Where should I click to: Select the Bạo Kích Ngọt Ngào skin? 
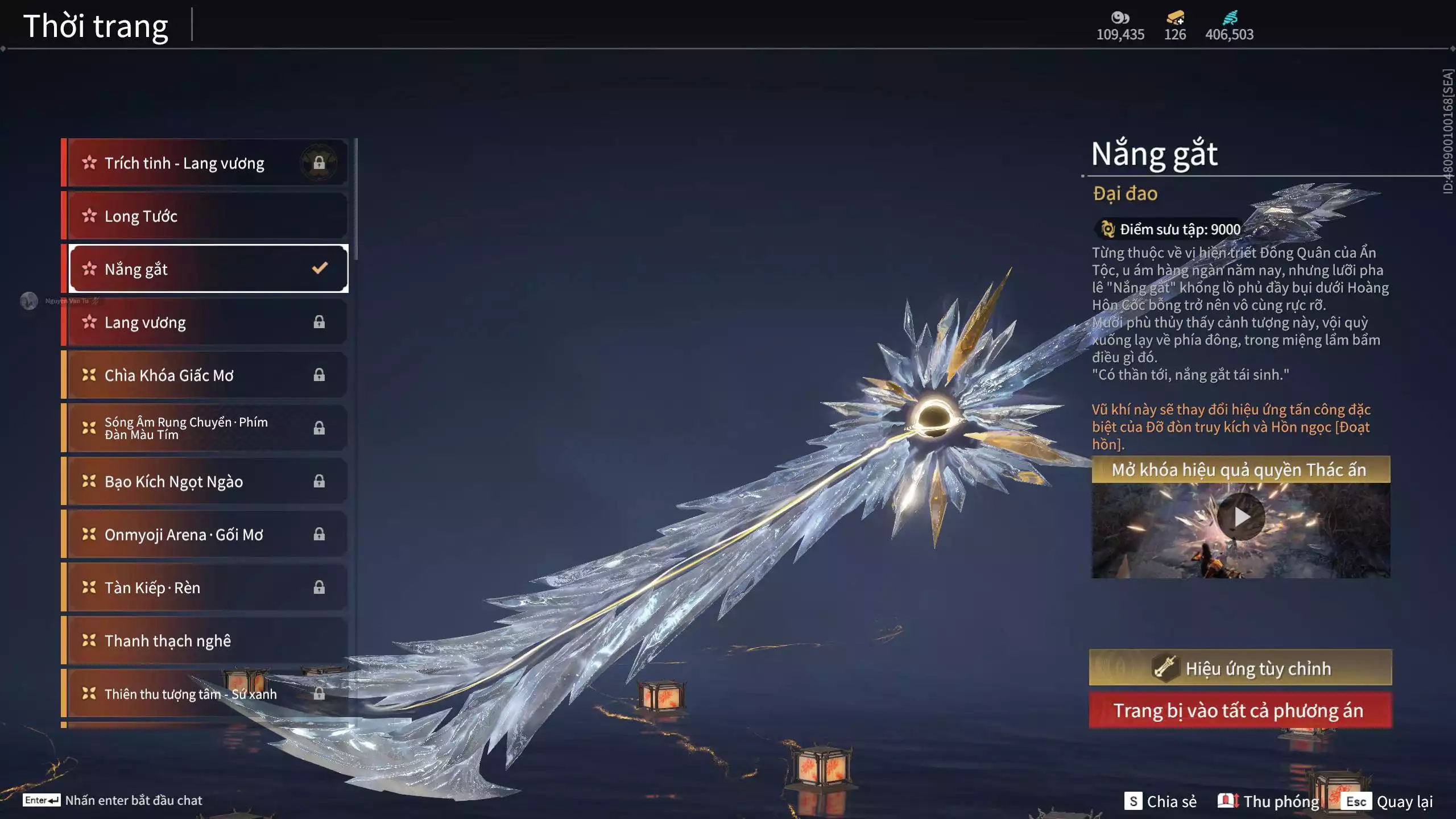click(205, 482)
